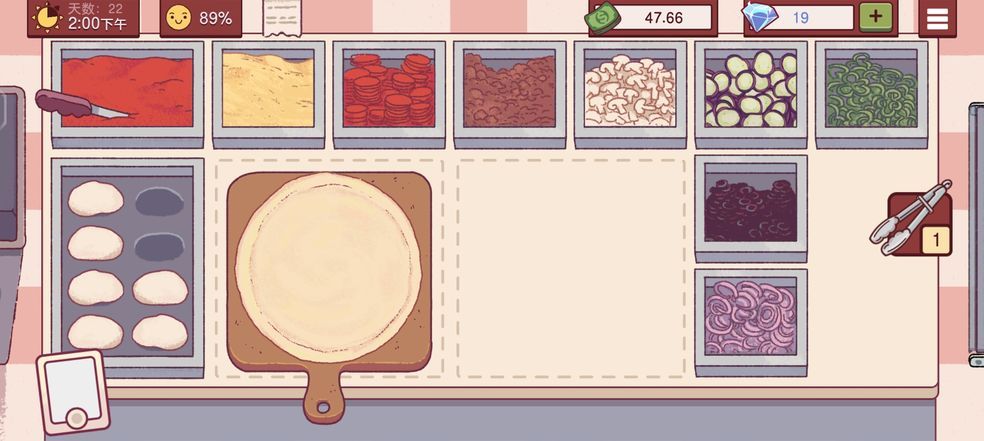
Task: Select the shredded cheese bin
Action: [268, 90]
